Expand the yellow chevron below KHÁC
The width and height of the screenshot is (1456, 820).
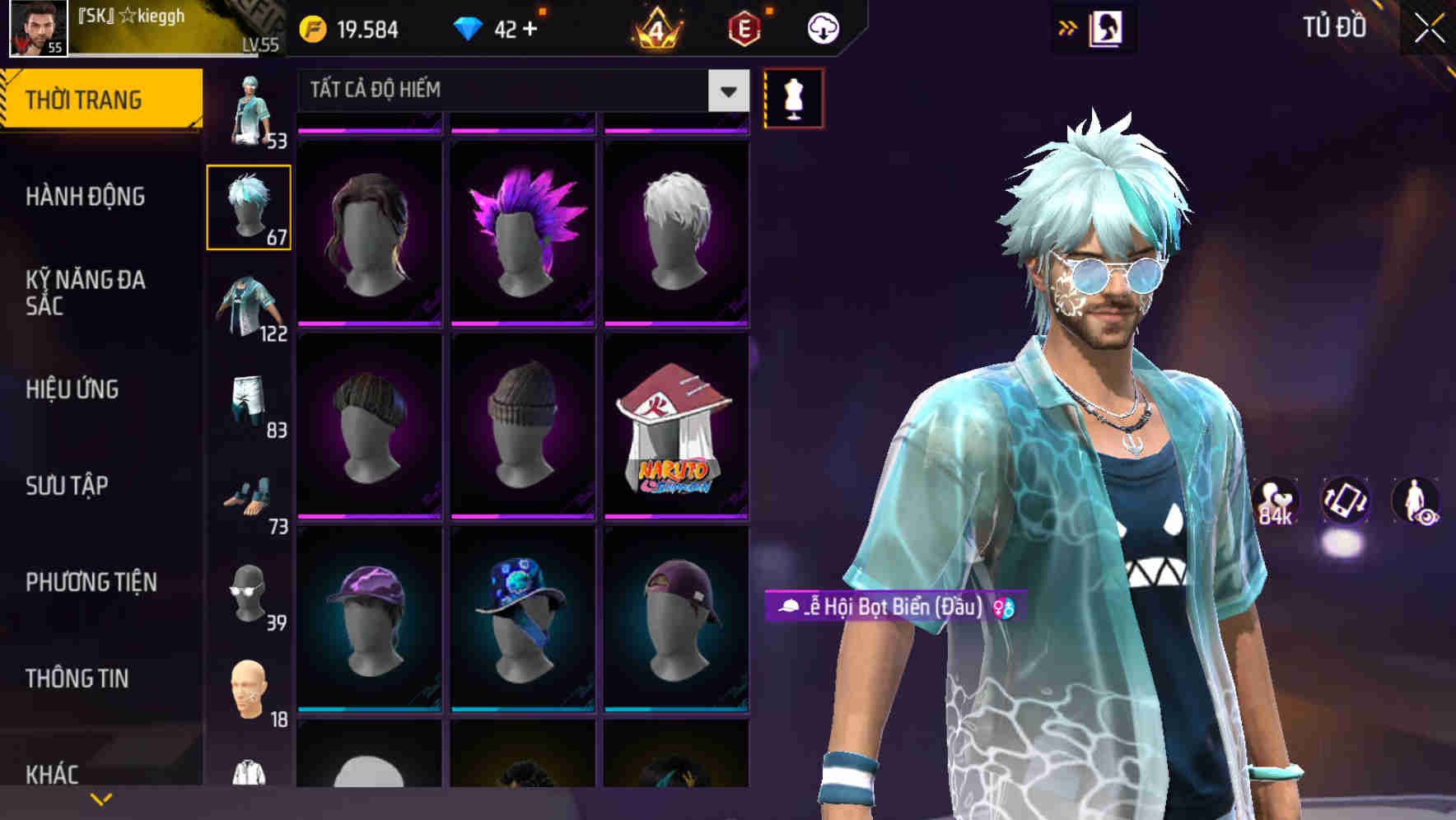101,797
